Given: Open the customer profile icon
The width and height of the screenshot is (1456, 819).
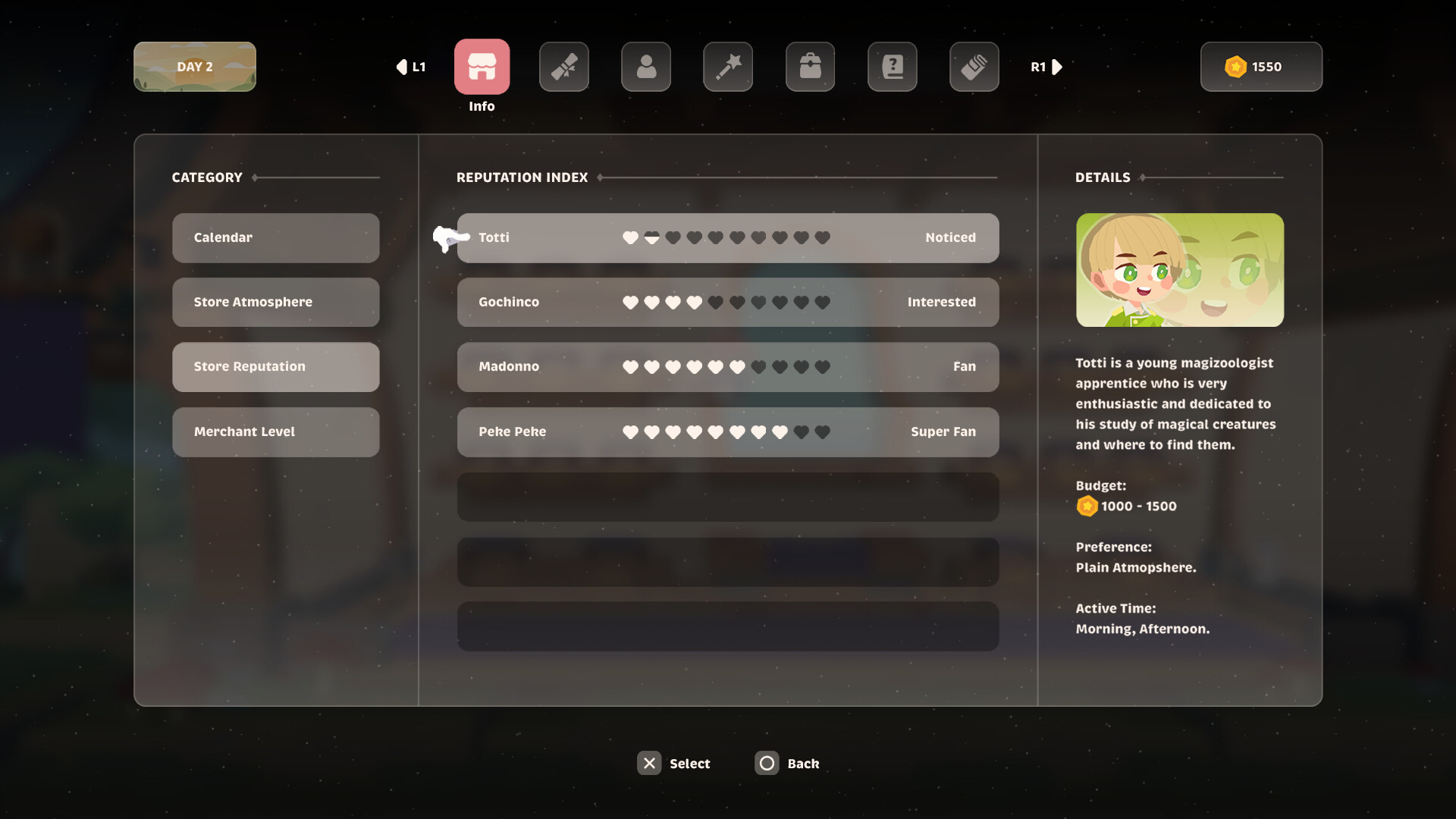Looking at the screenshot, I should pos(645,67).
